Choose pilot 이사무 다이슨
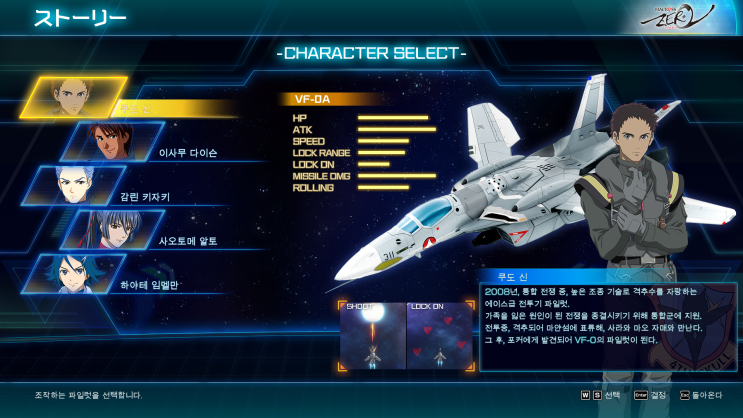Image resolution: width=743 pixels, height=418 pixels. 112,142
